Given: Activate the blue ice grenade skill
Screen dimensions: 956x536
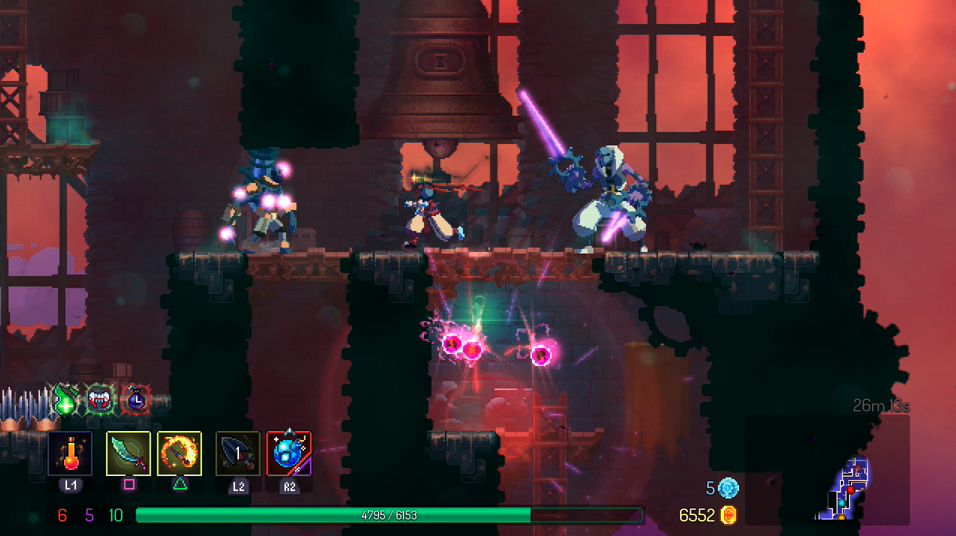Looking at the screenshot, I should [289, 454].
